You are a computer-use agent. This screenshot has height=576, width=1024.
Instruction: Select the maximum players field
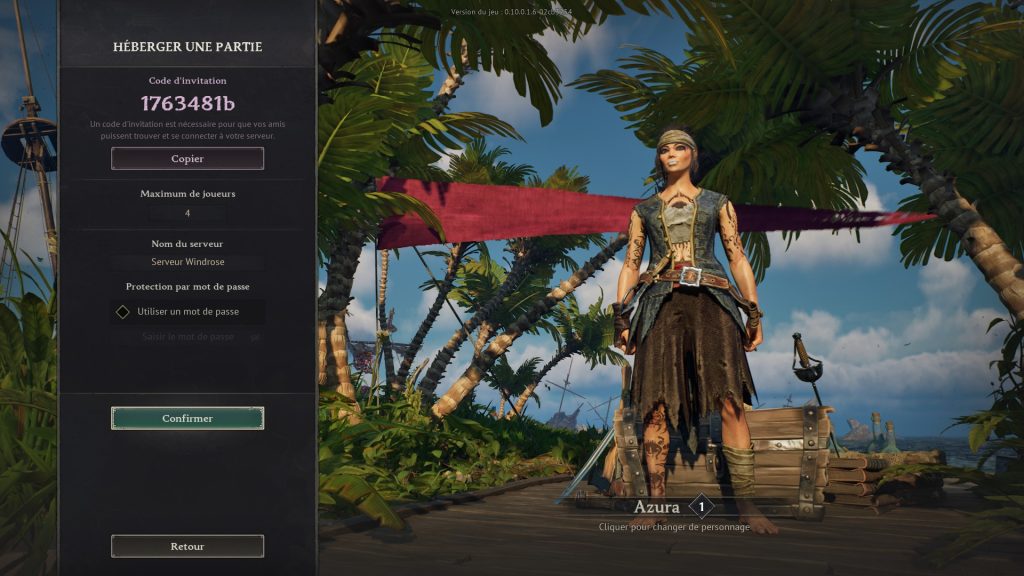coord(187,213)
